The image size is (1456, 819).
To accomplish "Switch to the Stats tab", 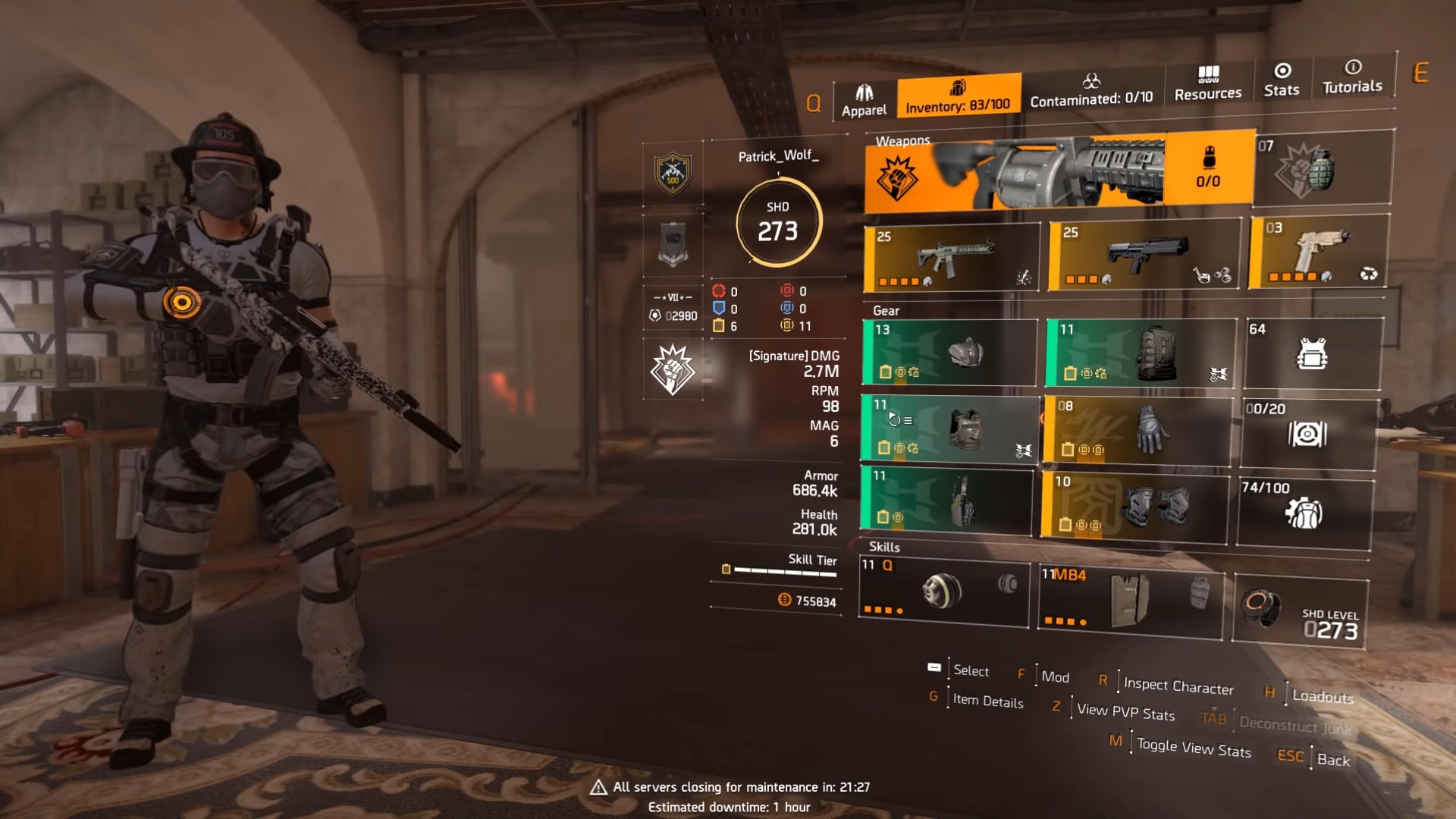I will tap(1282, 80).
